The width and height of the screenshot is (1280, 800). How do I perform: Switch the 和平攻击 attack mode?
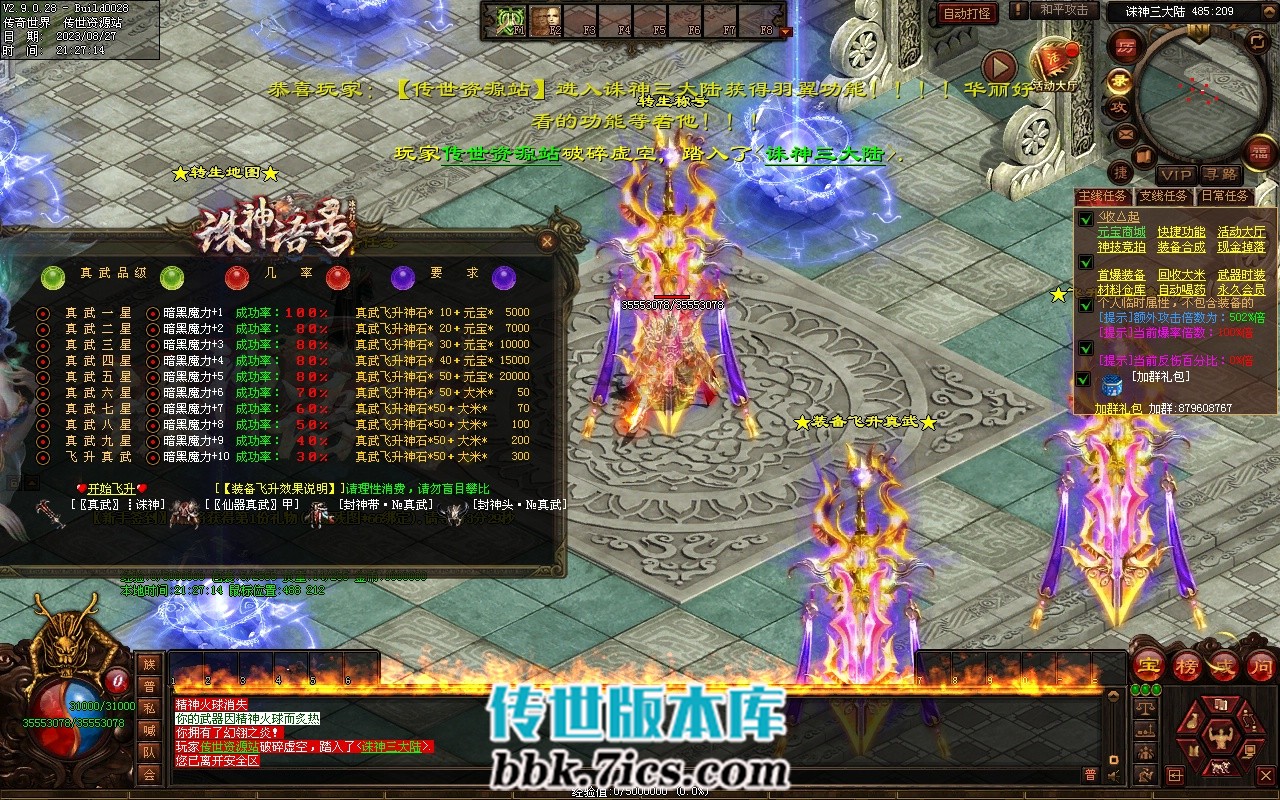[x=1062, y=10]
